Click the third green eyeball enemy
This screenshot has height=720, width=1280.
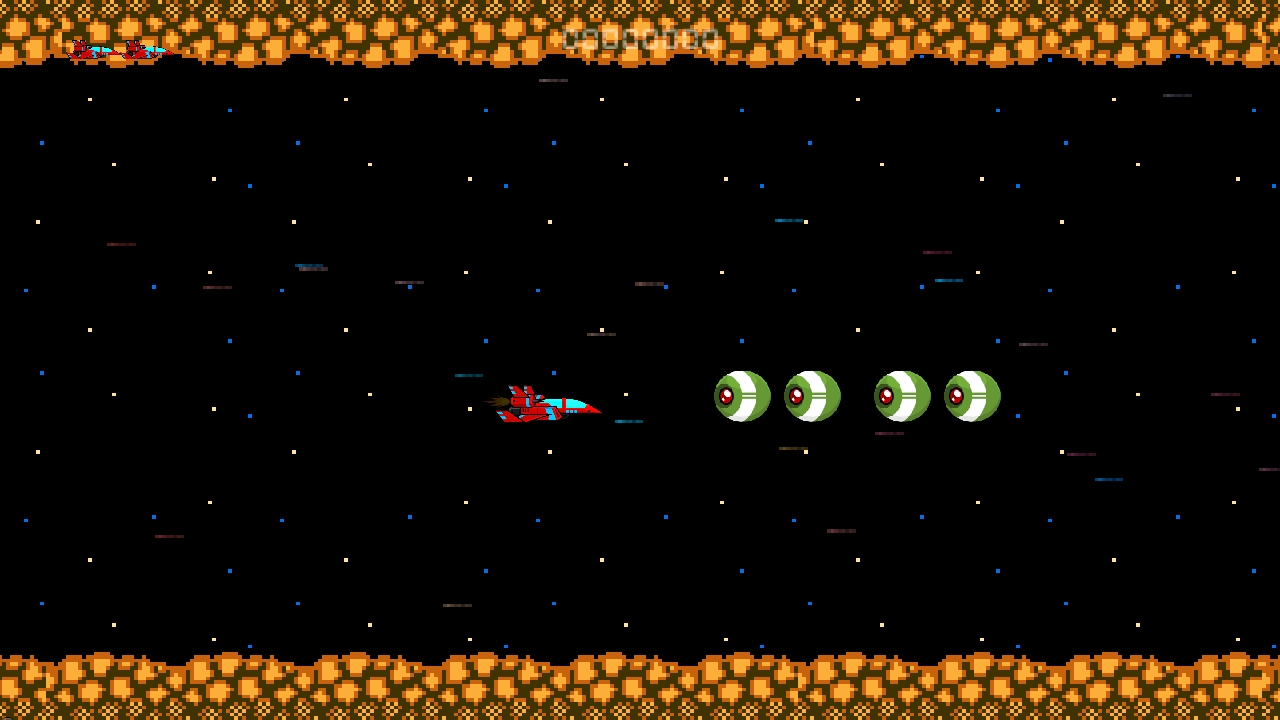(x=902, y=396)
